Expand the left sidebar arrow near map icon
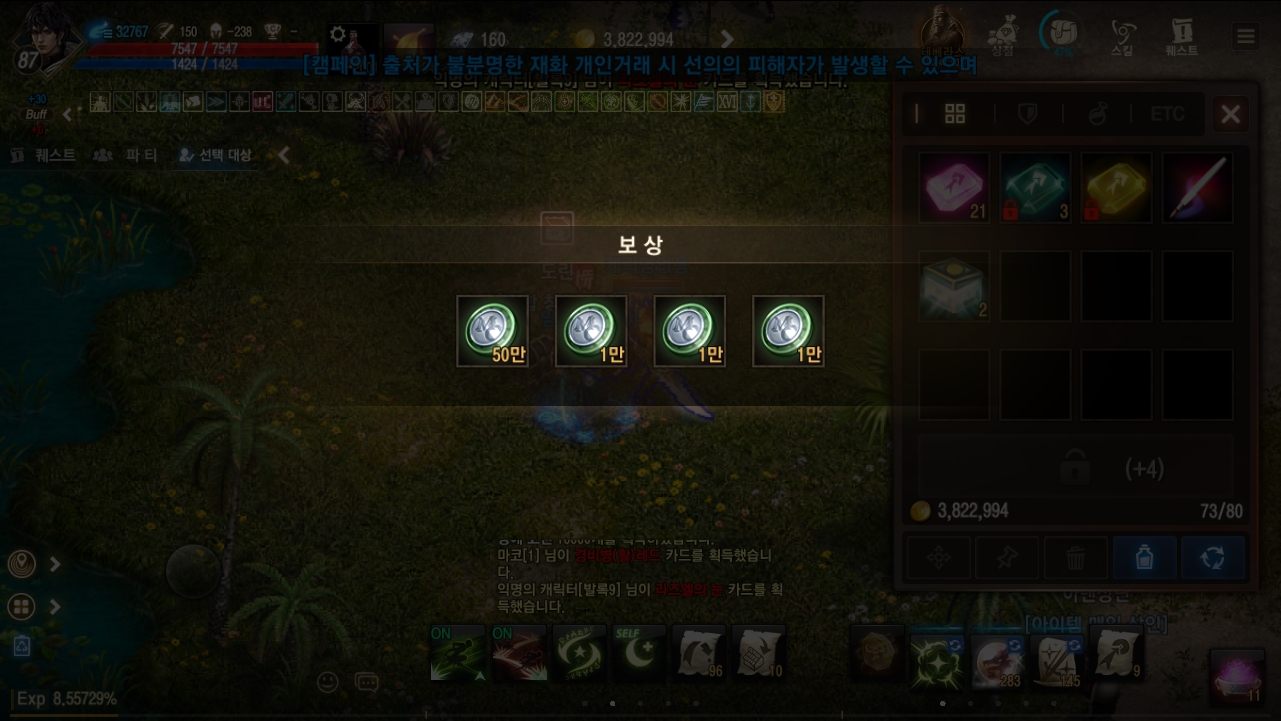Viewport: 1281px width, 721px height. tap(55, 563)
